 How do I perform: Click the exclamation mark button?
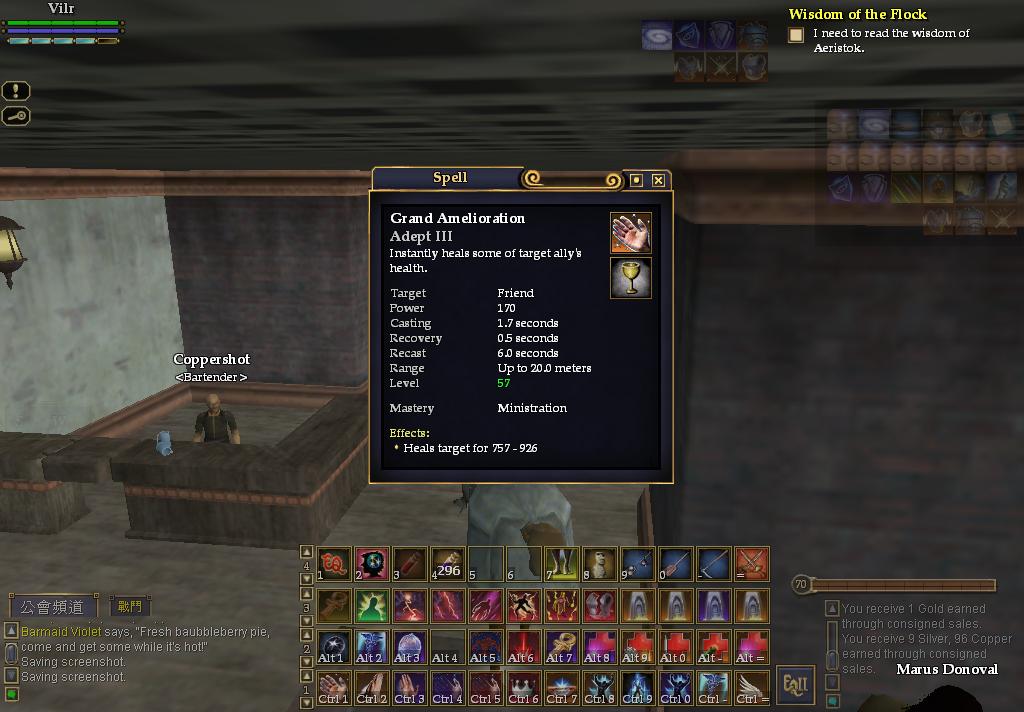coord(16,91)
